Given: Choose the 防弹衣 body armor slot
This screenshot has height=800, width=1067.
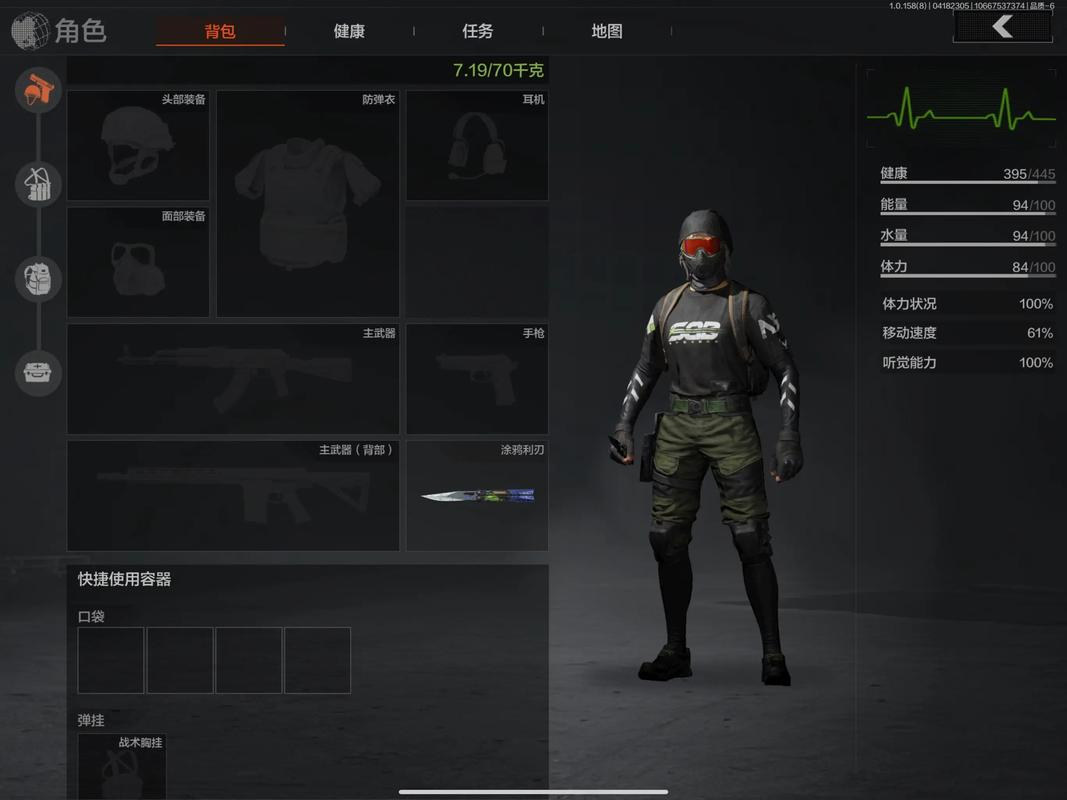Looking at the screenshot, I should [308, 204].
